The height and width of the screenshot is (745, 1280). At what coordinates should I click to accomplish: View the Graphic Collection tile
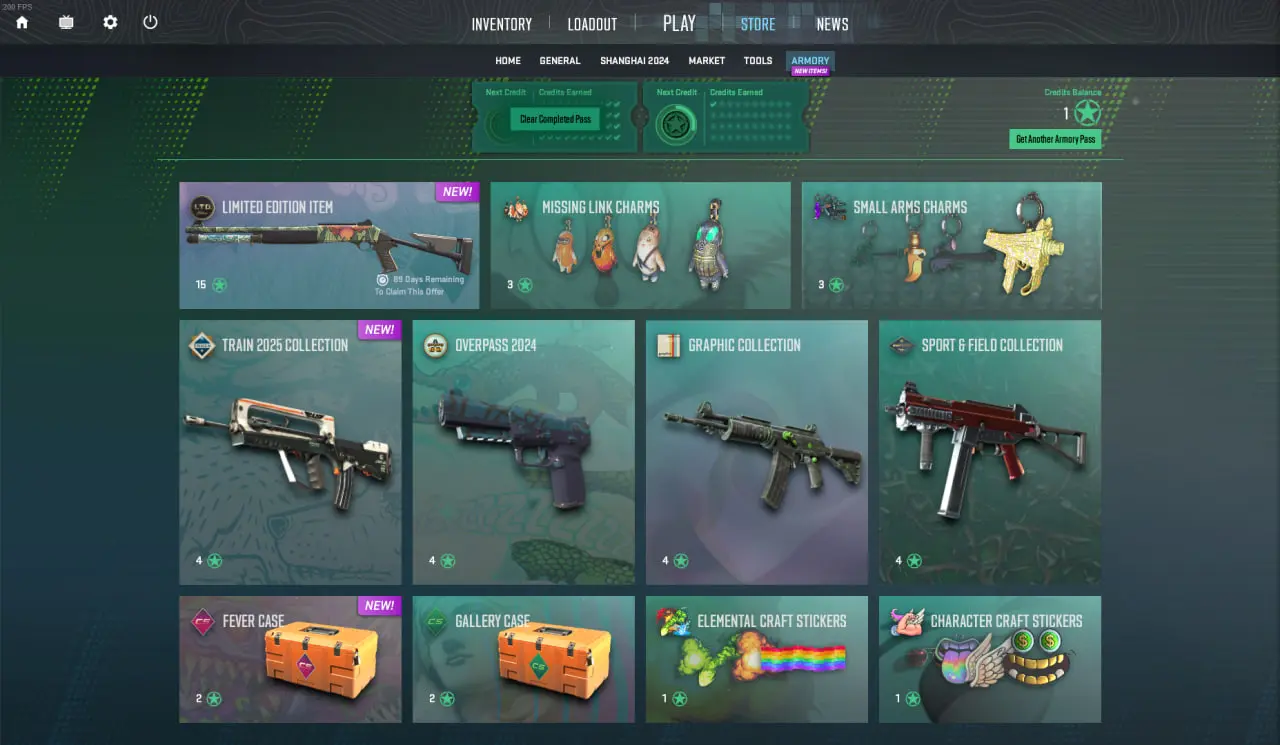pos(756,452)
